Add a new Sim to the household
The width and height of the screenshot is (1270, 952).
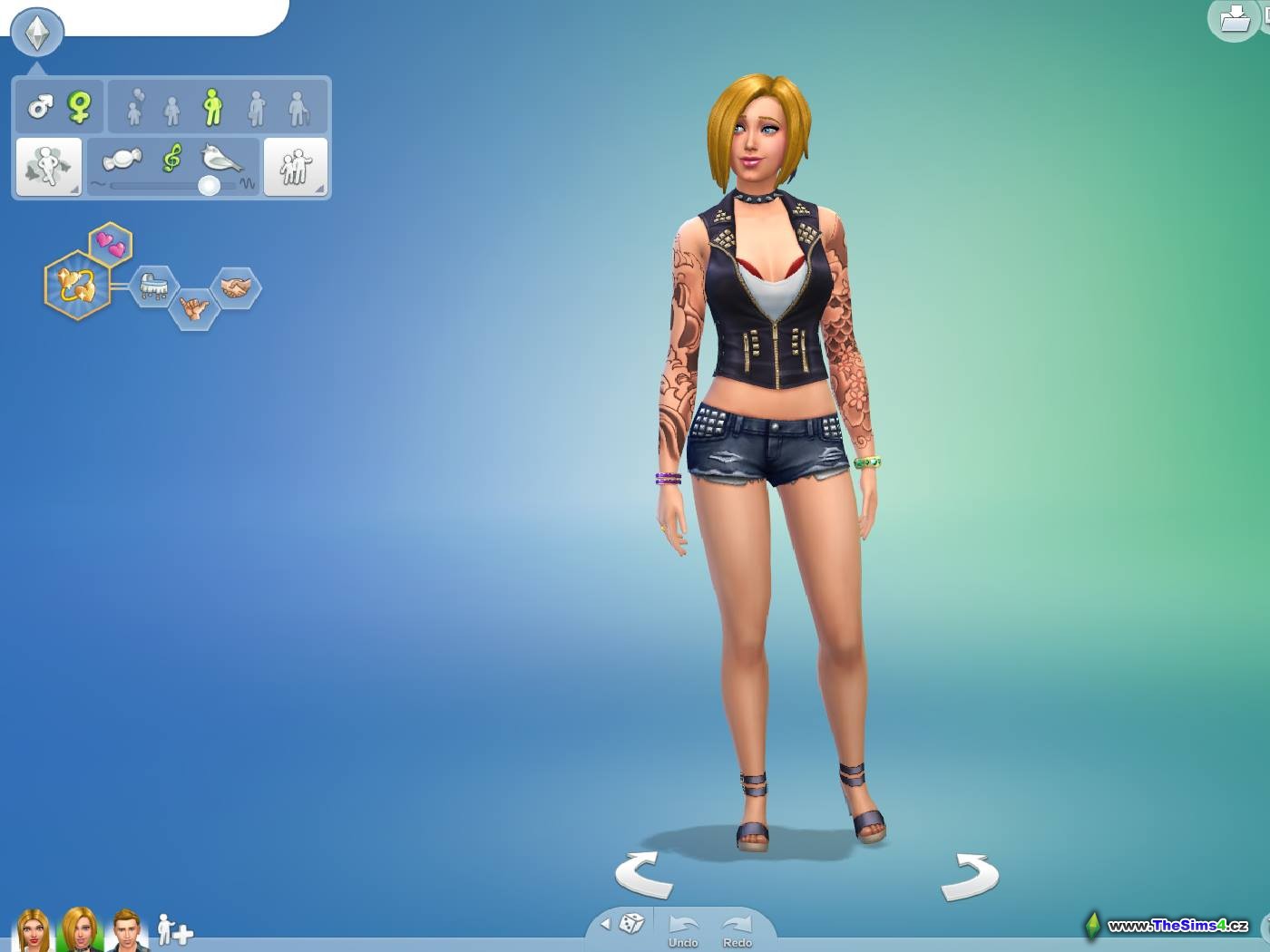tap(174, 930)
